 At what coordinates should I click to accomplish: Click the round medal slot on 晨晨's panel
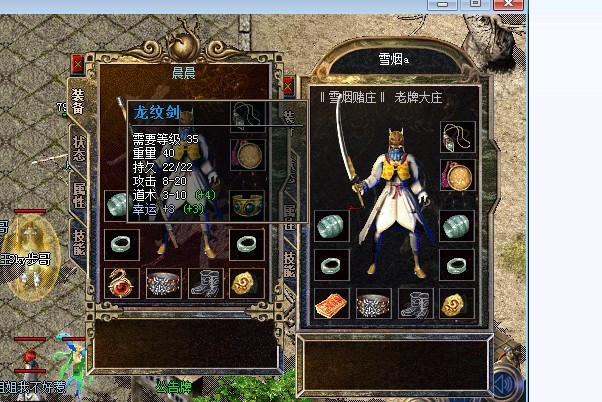[246, 155]
